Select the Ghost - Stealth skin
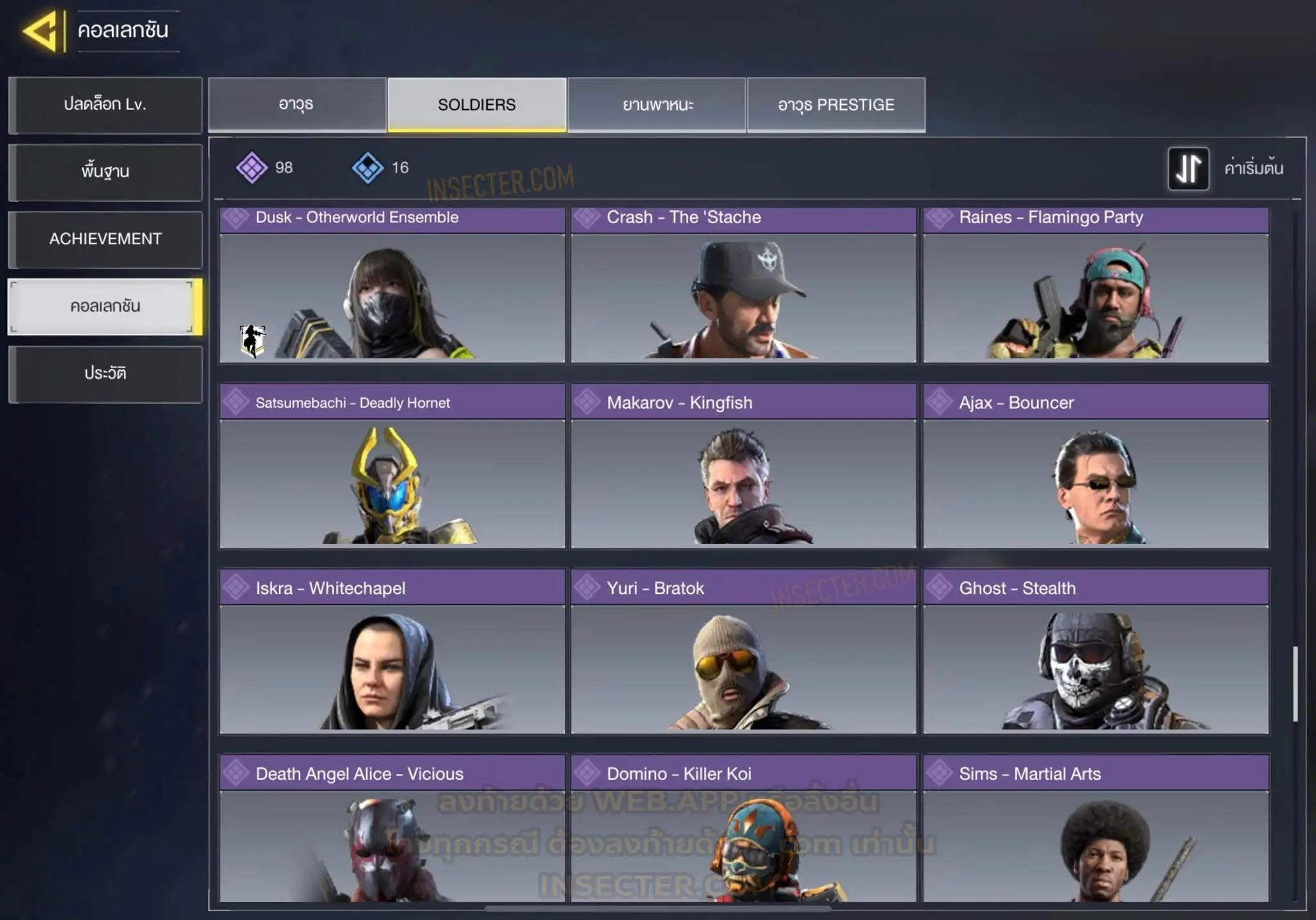Viewport: 1316px width, 920px height. [x=1096, y=652]
